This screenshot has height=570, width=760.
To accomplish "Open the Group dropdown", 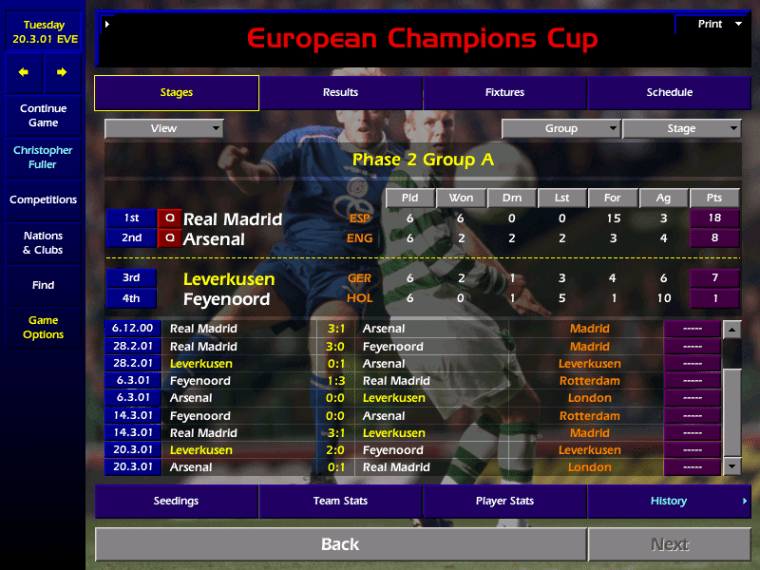I will point(561,129).
